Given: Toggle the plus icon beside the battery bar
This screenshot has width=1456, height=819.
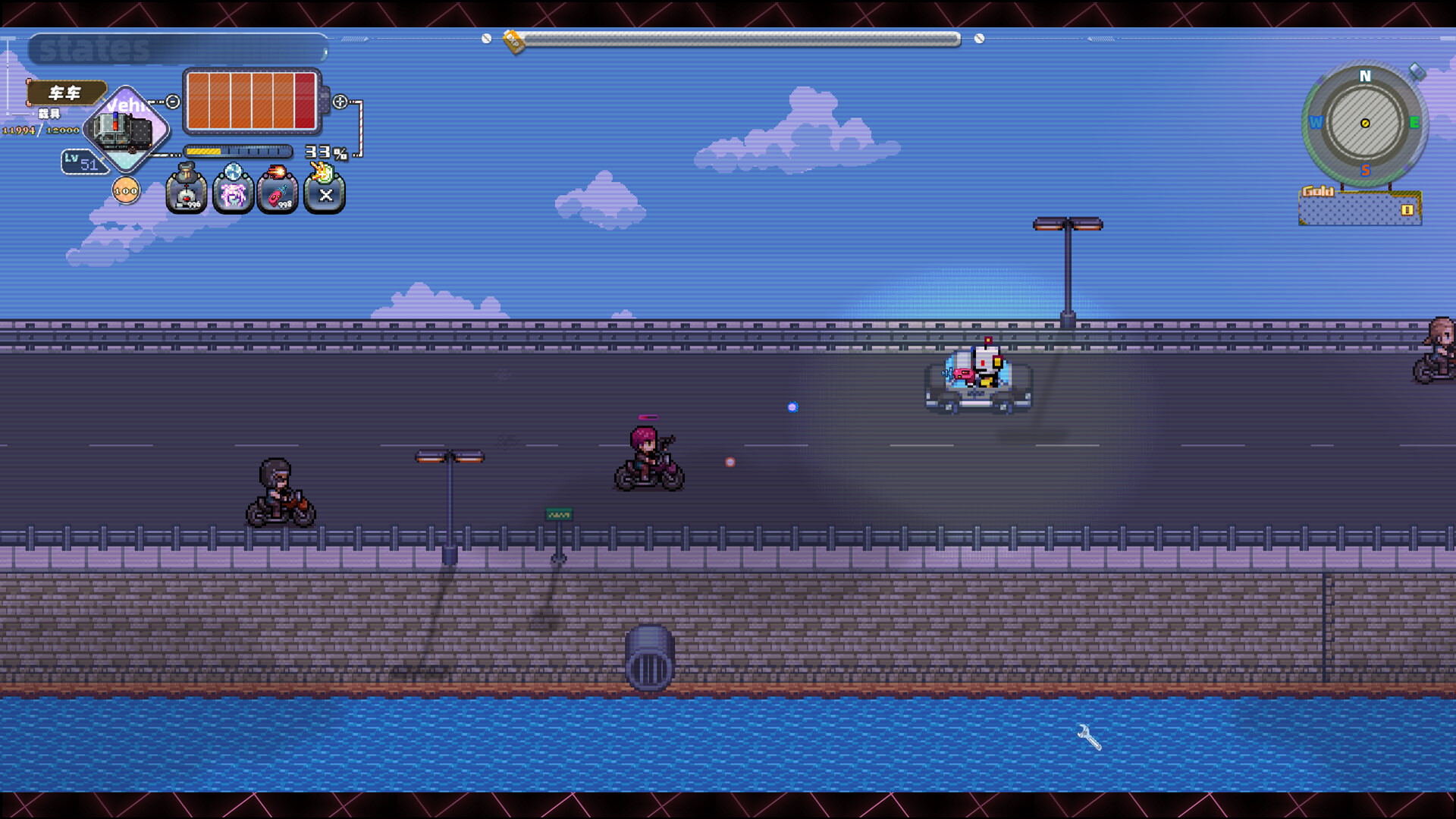Looking at the screenshot, I should 340,102.
